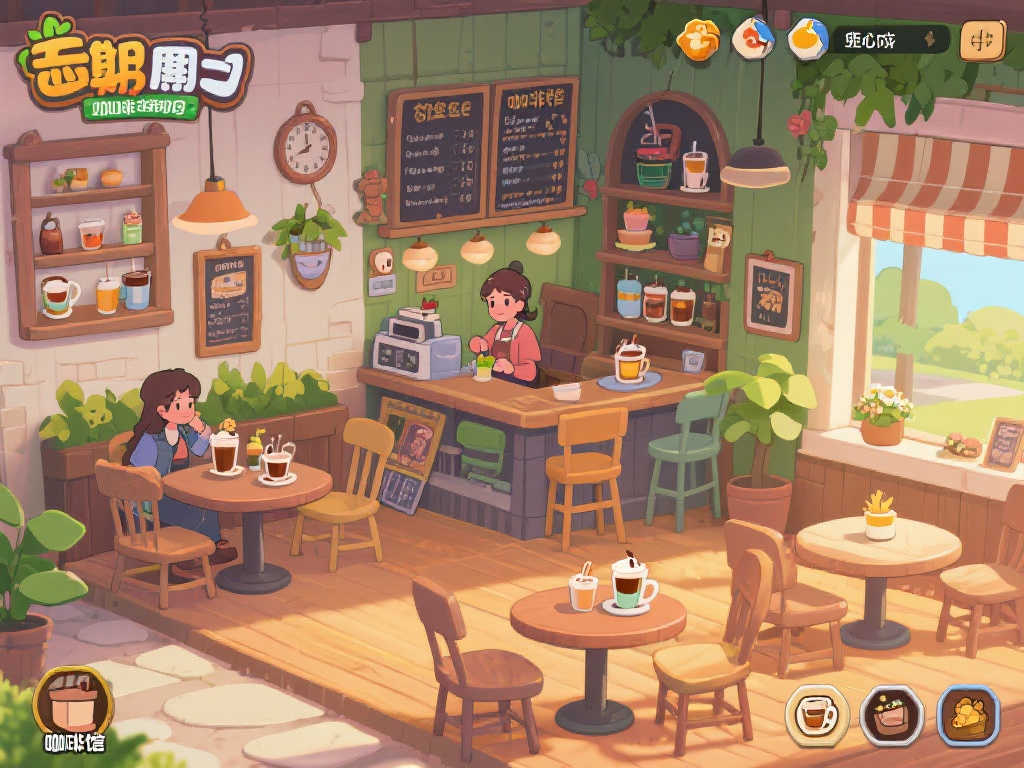Tap the orange swirl icon

click(x=698, y=40)
